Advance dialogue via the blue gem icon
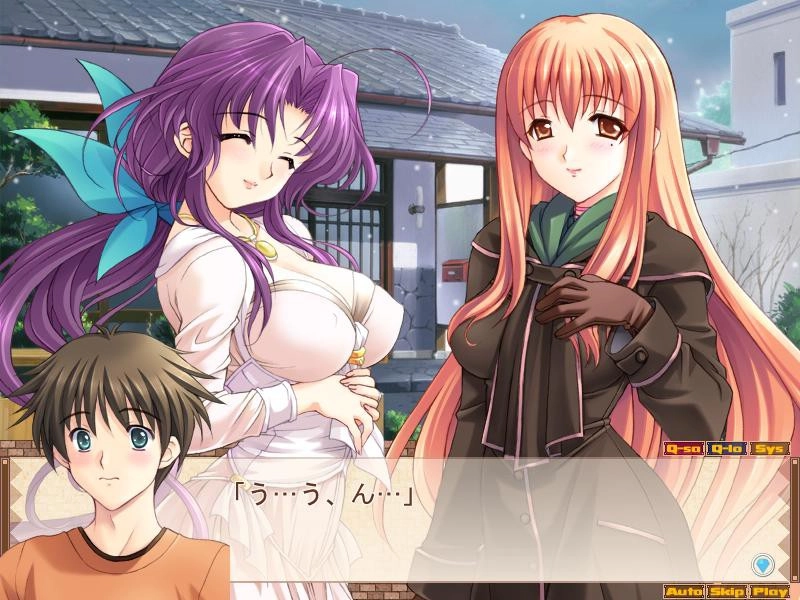Screen dimensions: 800x600 tap(765, 563)
